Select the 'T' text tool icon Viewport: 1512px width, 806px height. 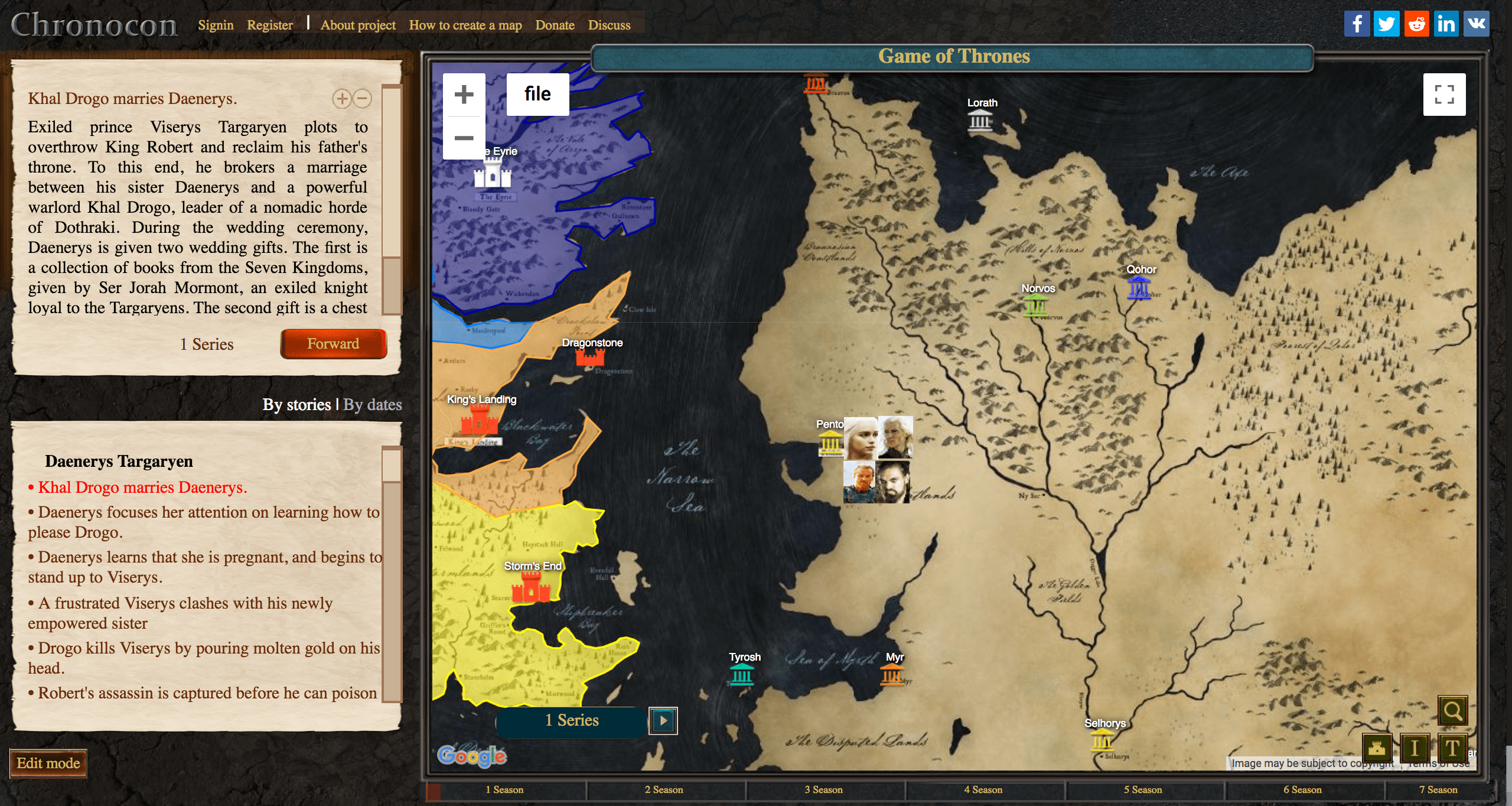coord(1452,747)
